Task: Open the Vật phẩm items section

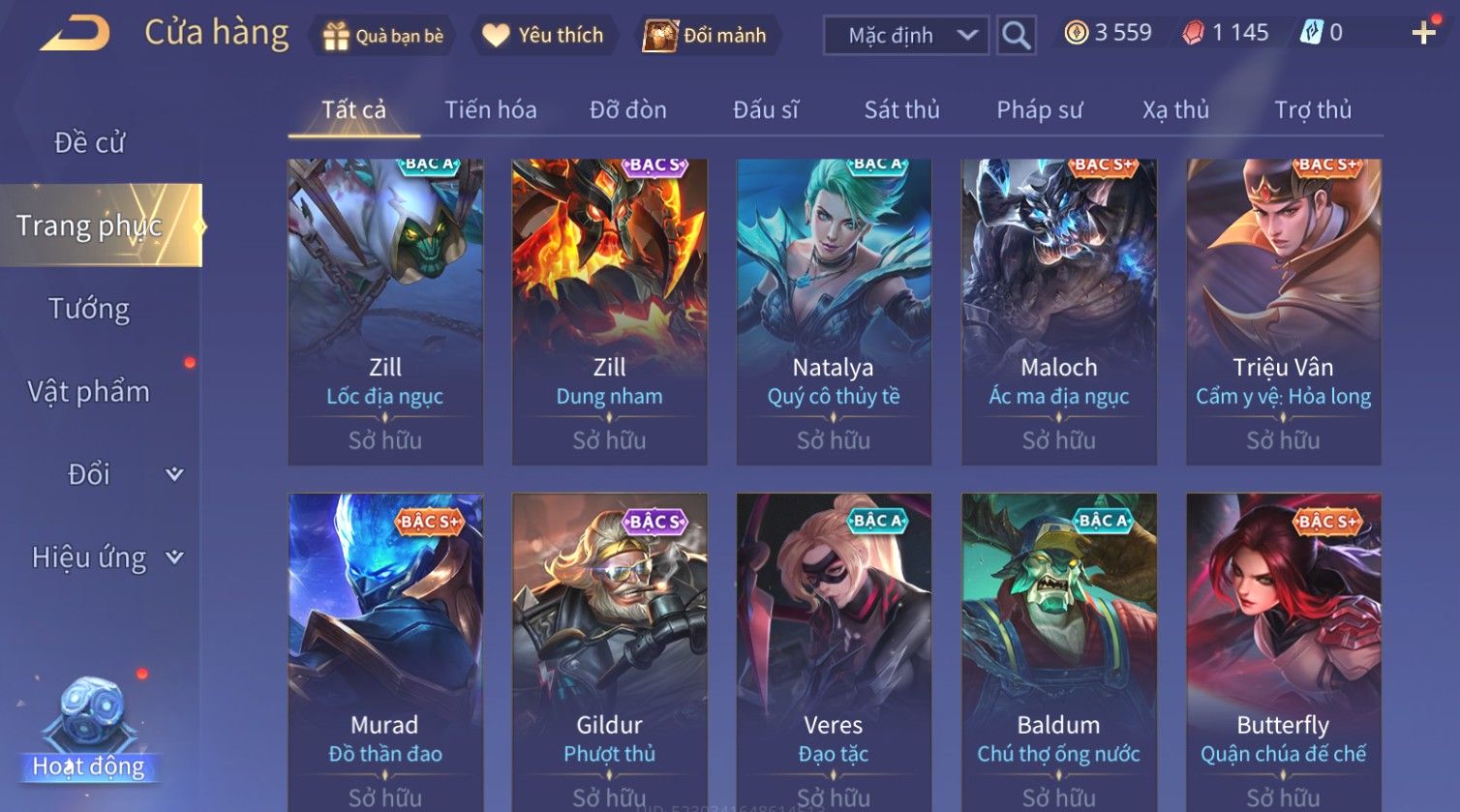Action: (89, 392)
